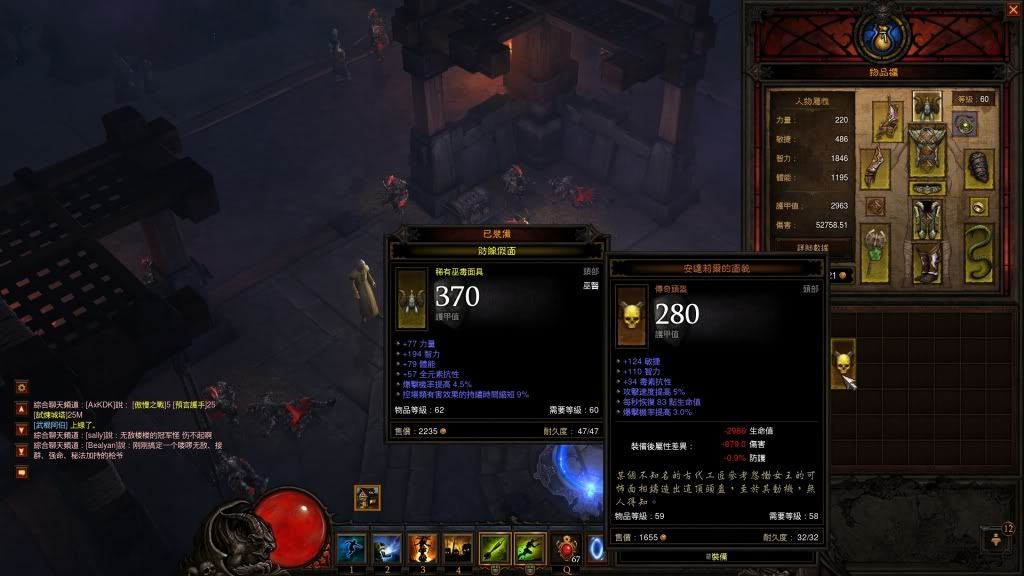The height and width of the screenshot is (576, 1024).
Task: Select the main-hand weapon slot
Action: click(x=876, y=250)
